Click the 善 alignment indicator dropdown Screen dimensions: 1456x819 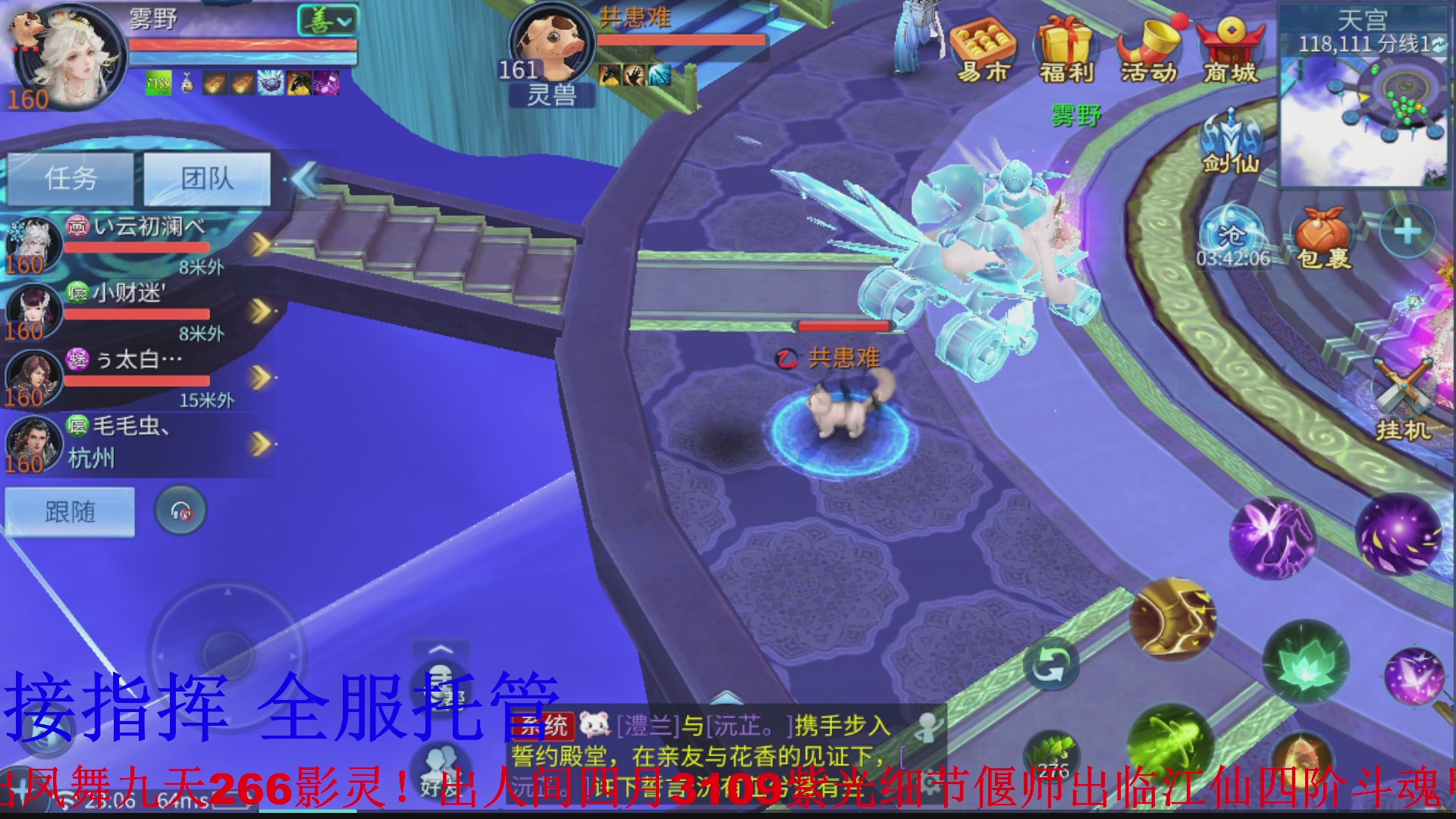pos(326,19)
